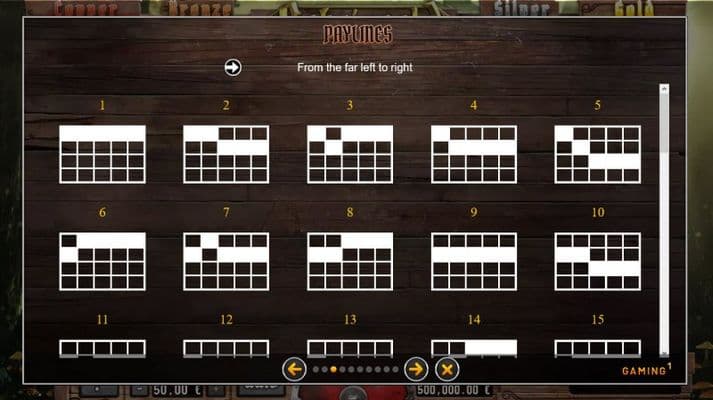Image resolution: width=713 pixels, height=400 pixels.
Task: Advance to the next paytable page
Action: click(x=416, y=369)
